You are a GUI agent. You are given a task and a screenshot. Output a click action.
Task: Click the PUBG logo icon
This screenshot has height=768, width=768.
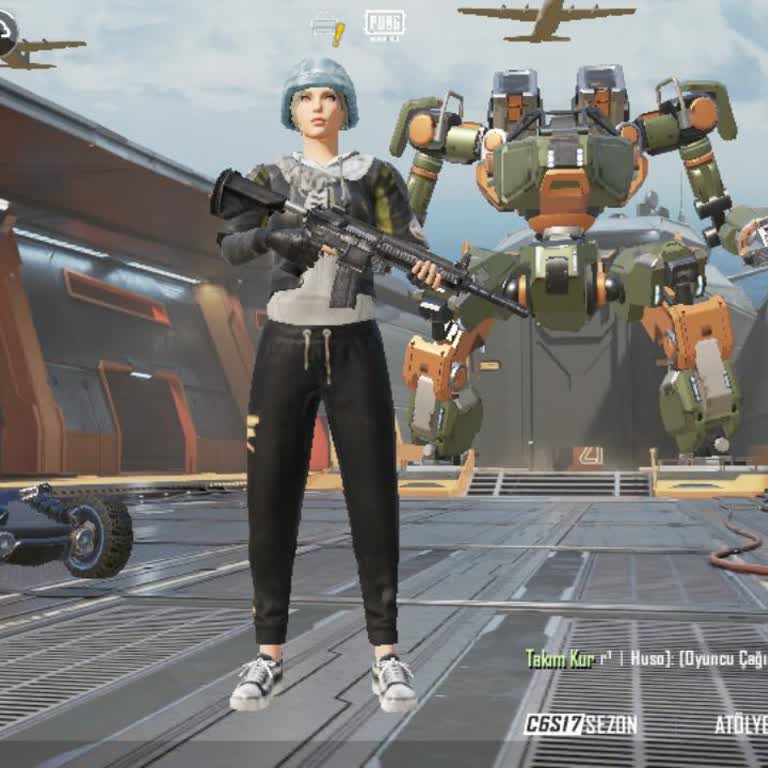tap(384, 24)
